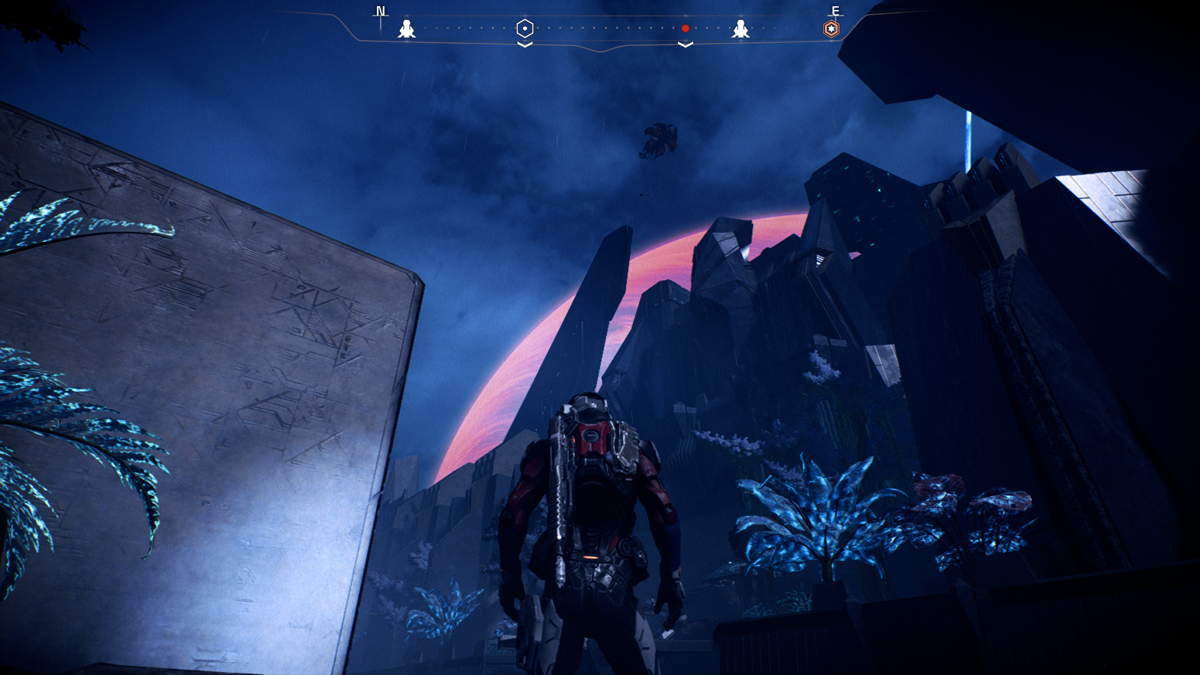Click the red enemy dot on the compass
Image resolution: width=1200 pixels, height=675 pixels.
coord(685,29)
